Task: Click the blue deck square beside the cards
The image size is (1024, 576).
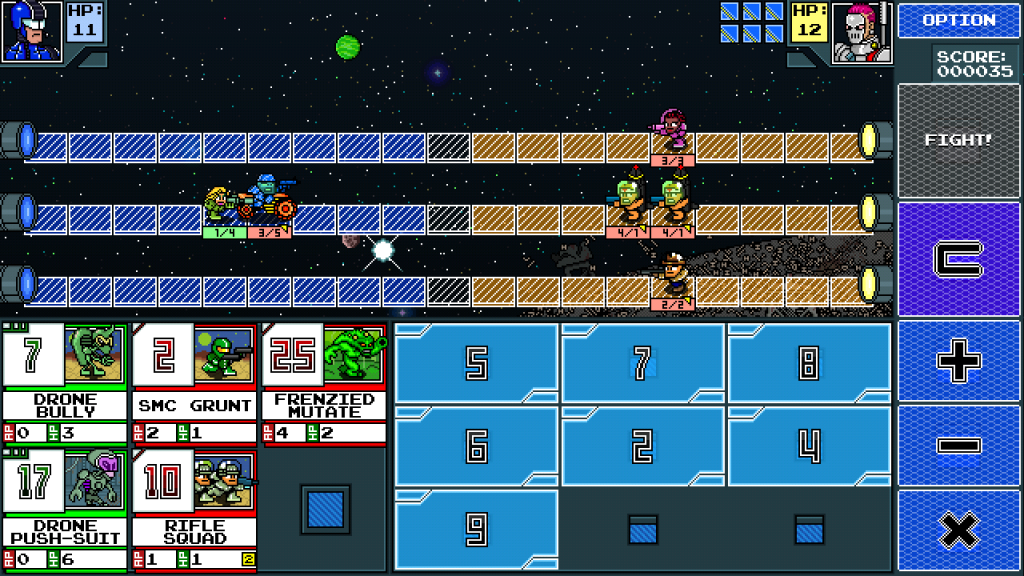Action: (x=325, y=510)
